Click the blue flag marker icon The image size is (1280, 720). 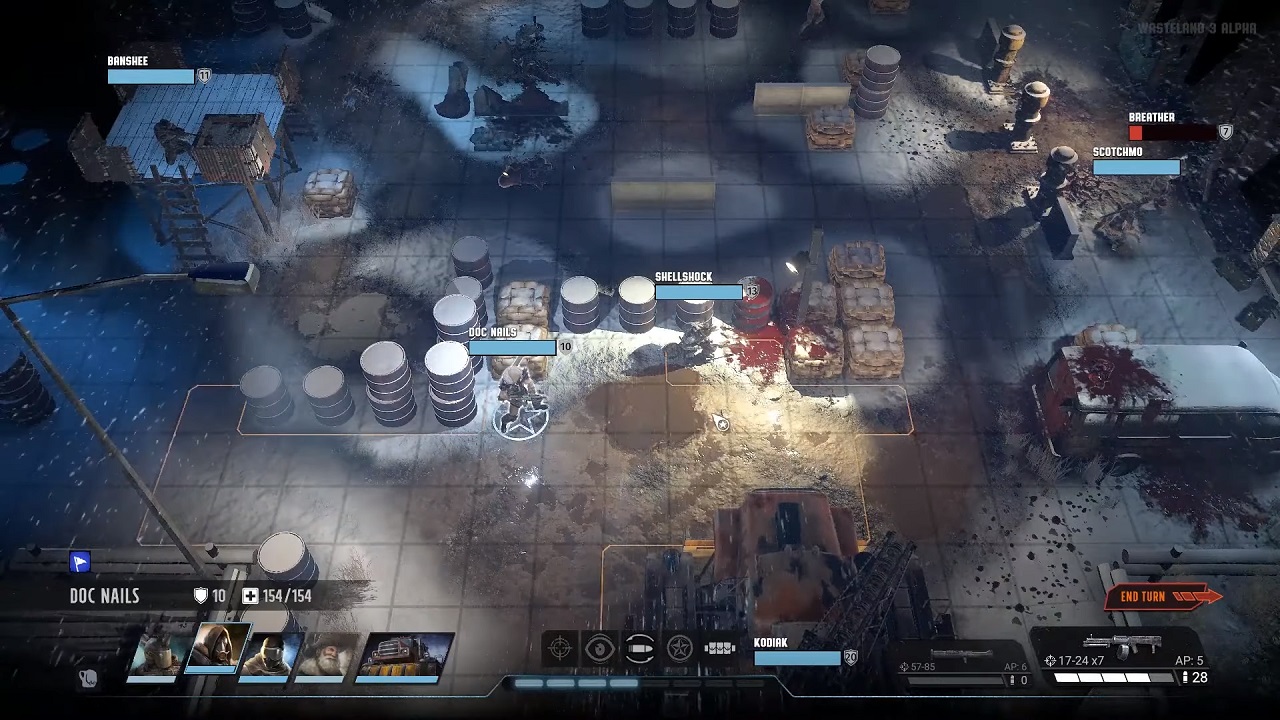pyautogui.click(x=80, y=563)
